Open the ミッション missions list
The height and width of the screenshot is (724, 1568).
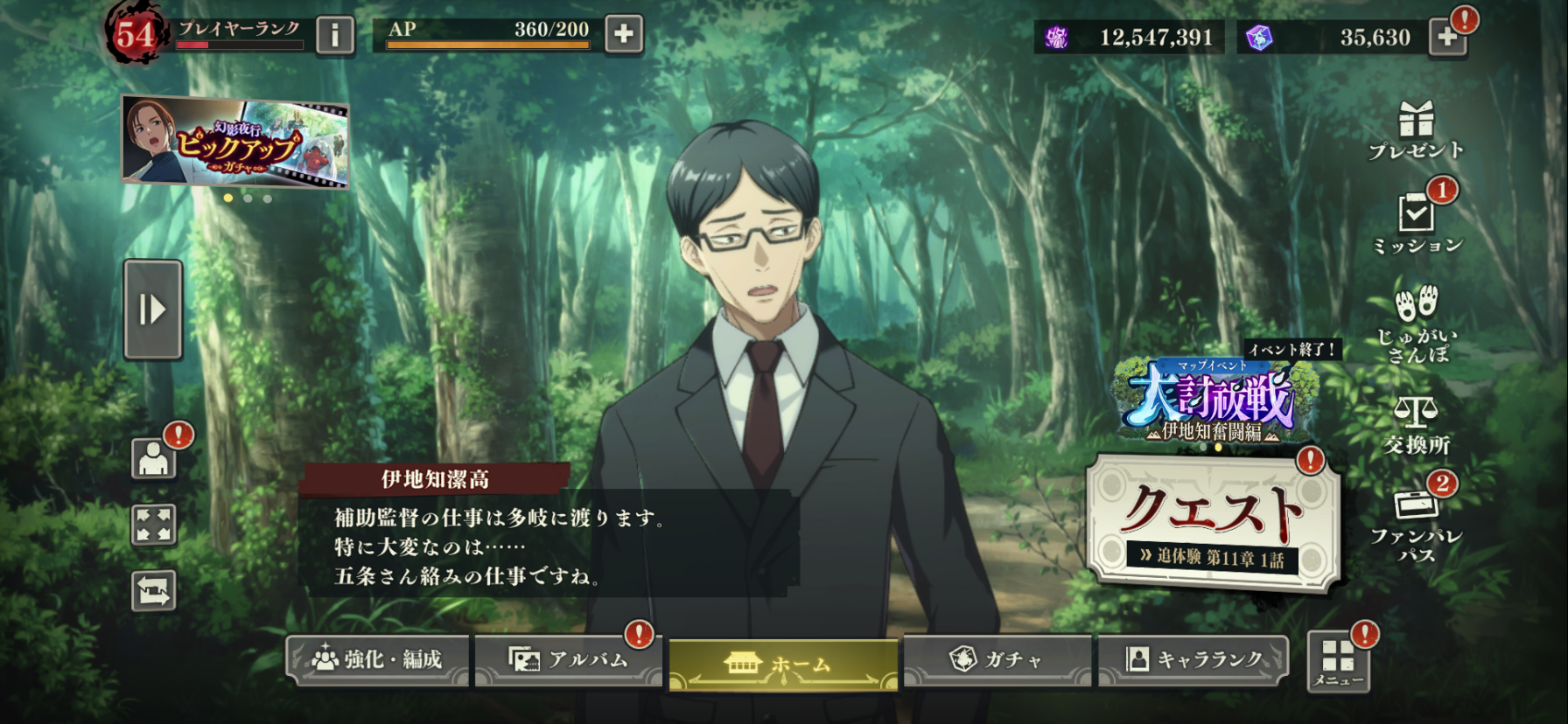coord(1417,224)
